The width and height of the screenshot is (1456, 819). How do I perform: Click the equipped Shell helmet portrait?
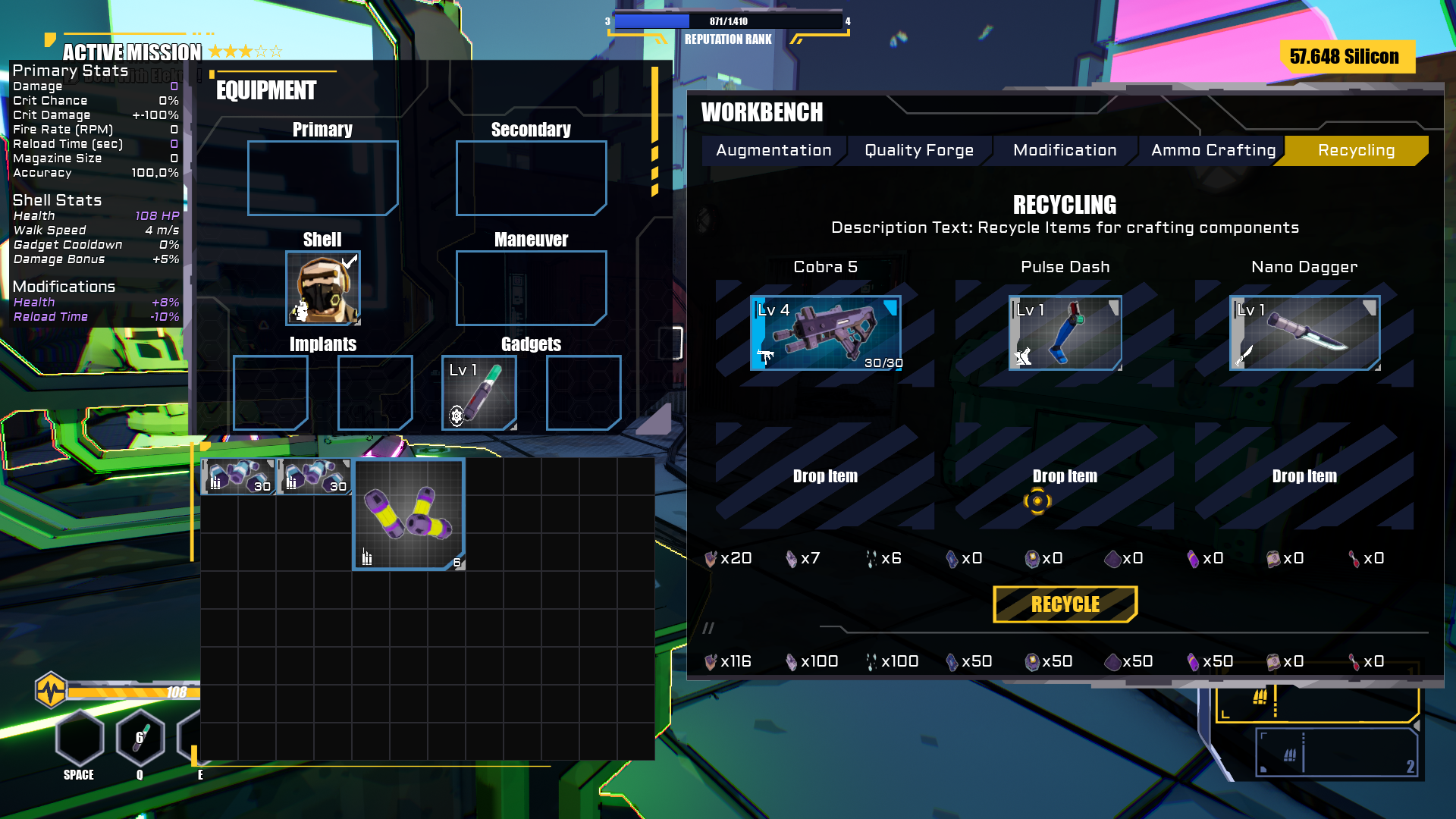tap(322, 289)
